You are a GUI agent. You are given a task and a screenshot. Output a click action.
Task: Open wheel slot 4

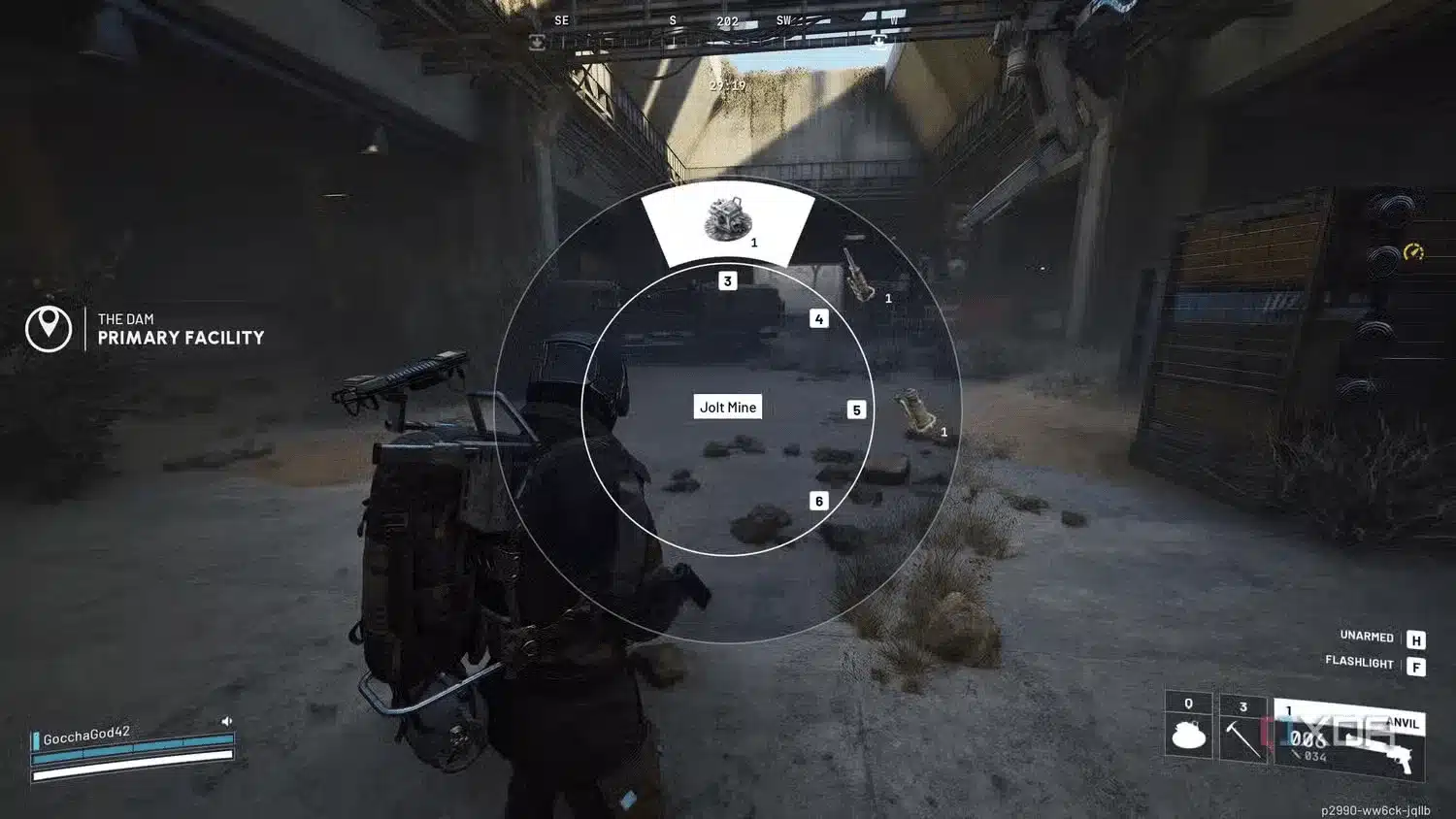819,316
